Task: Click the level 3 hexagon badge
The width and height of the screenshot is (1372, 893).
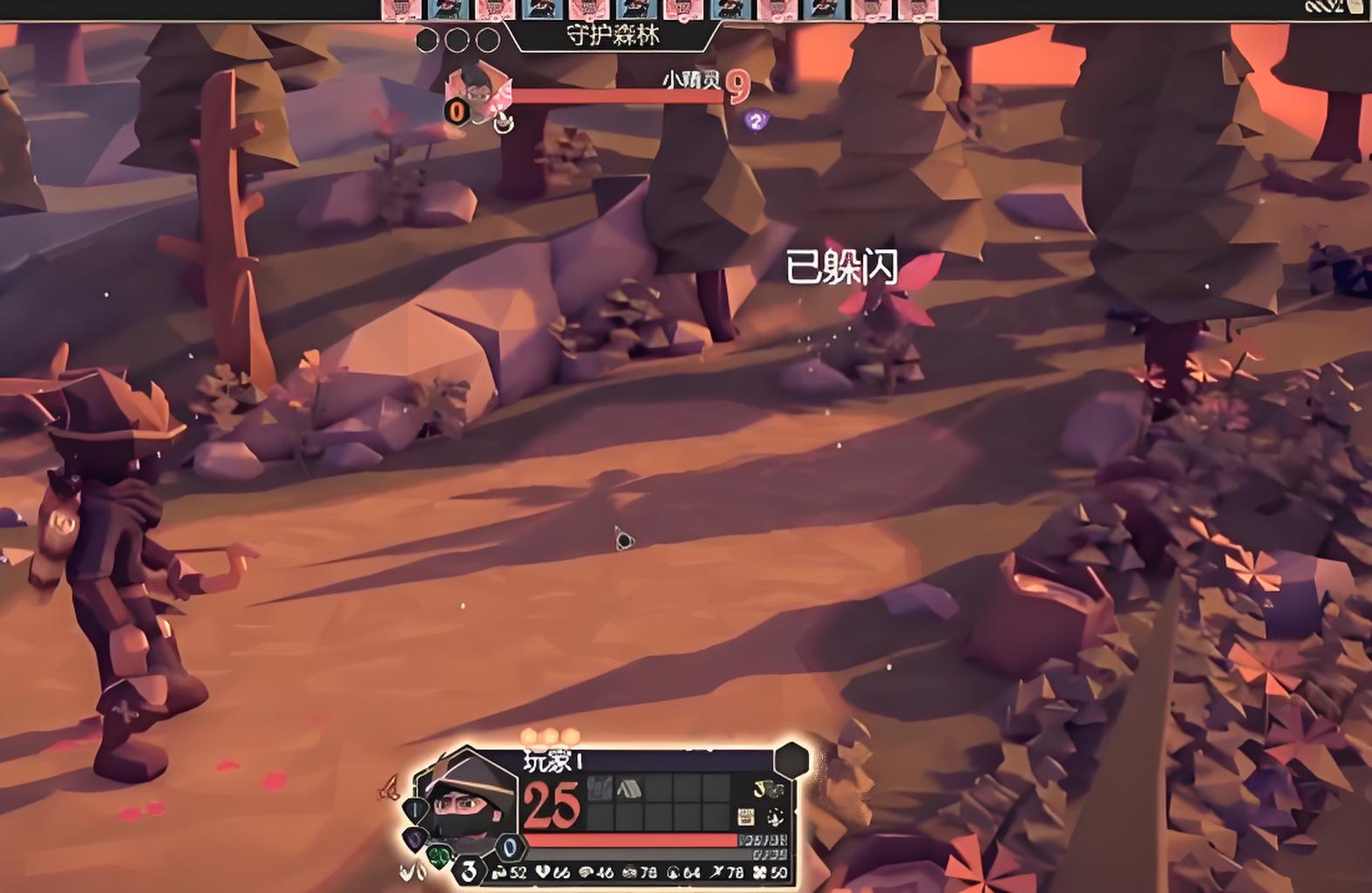Action: pyautogui.click(x=470, y=870)
